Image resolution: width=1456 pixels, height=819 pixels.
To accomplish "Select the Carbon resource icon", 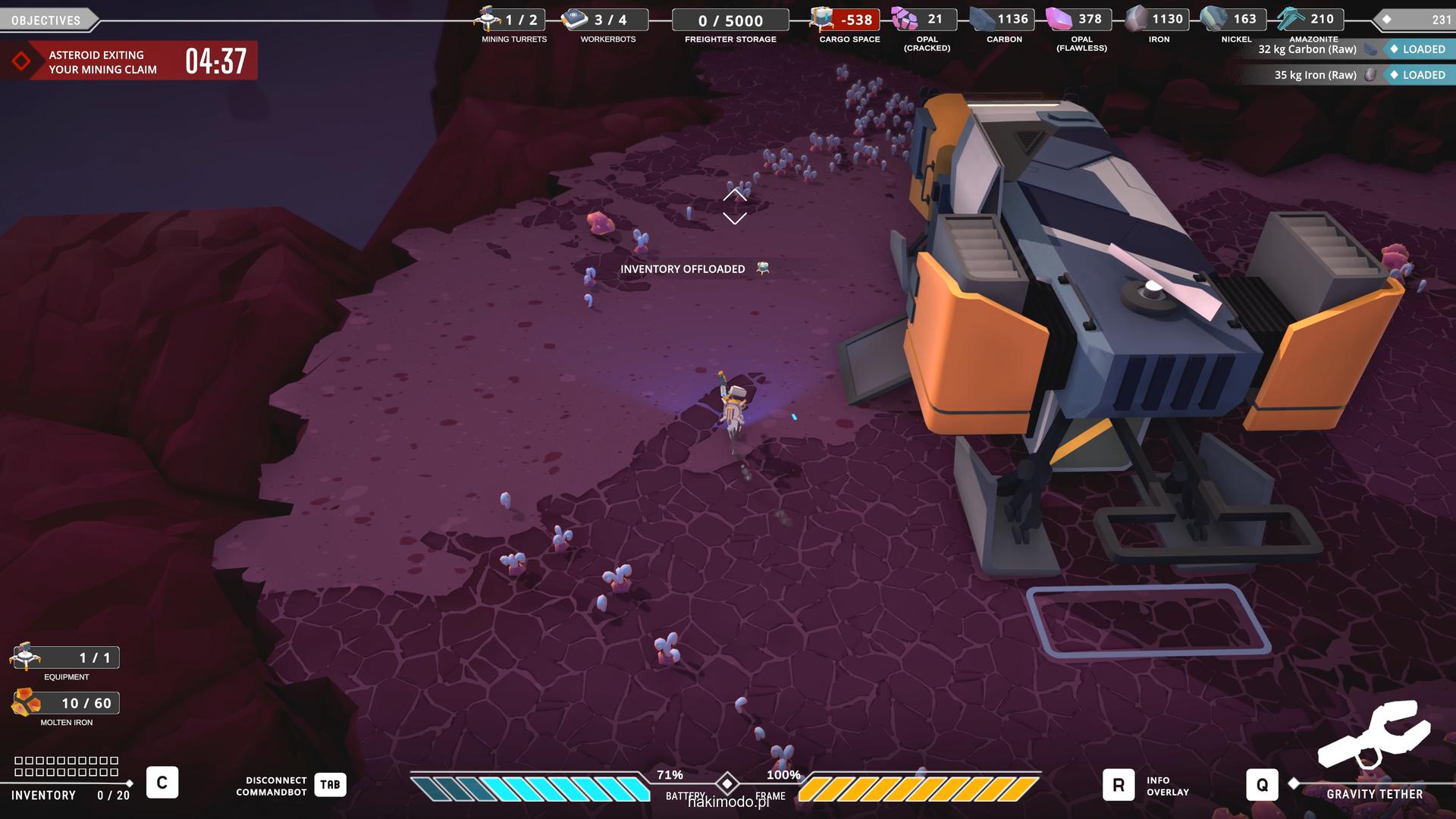I will [983, 19].
